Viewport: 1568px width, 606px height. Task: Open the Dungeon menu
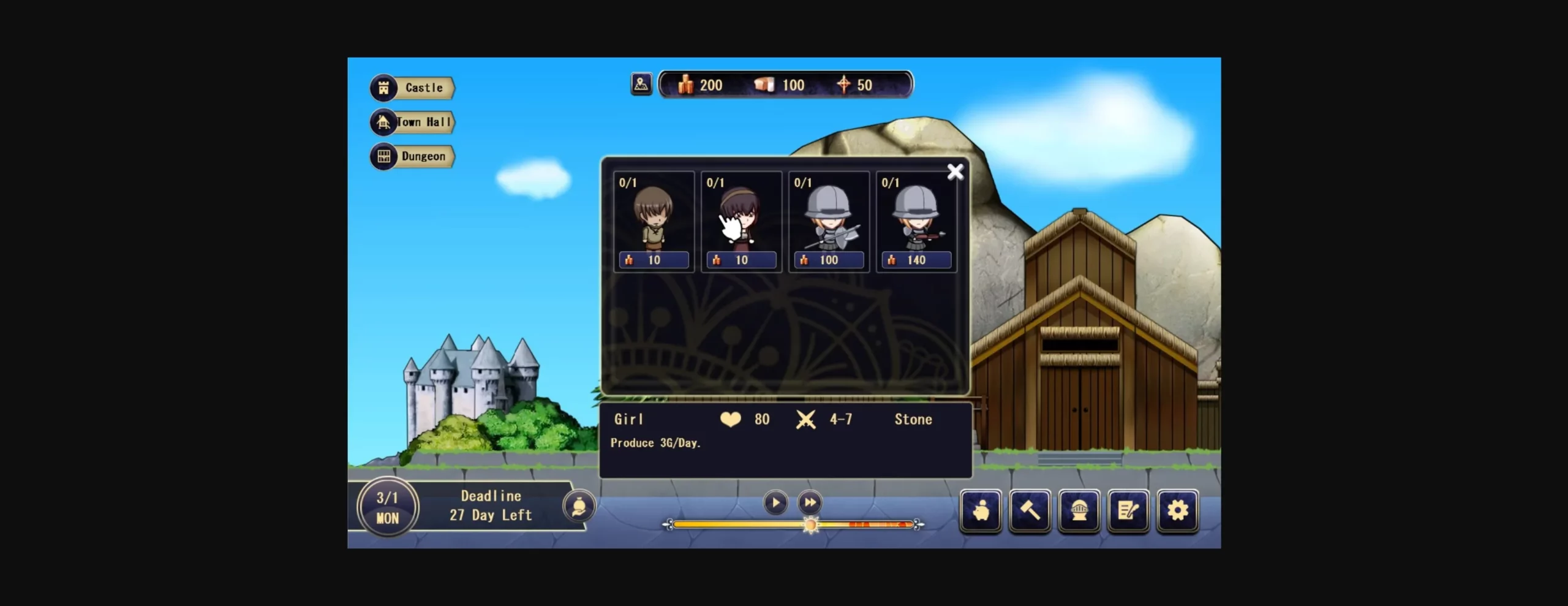(412, 156)
